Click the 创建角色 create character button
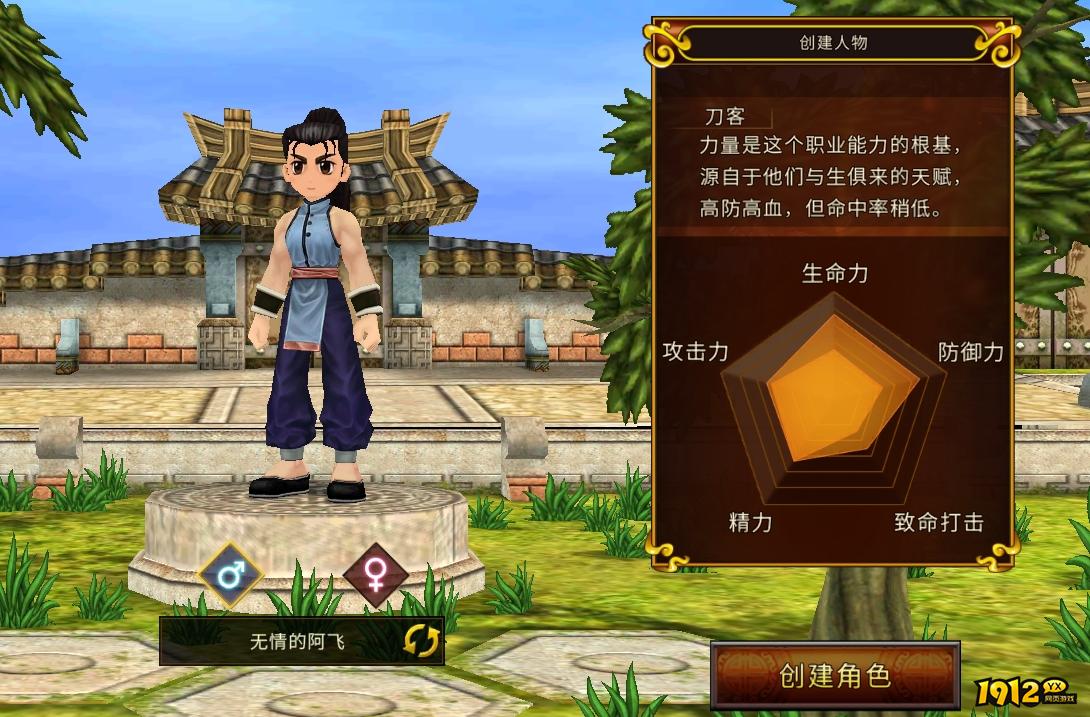 click(x=835, y=676)
